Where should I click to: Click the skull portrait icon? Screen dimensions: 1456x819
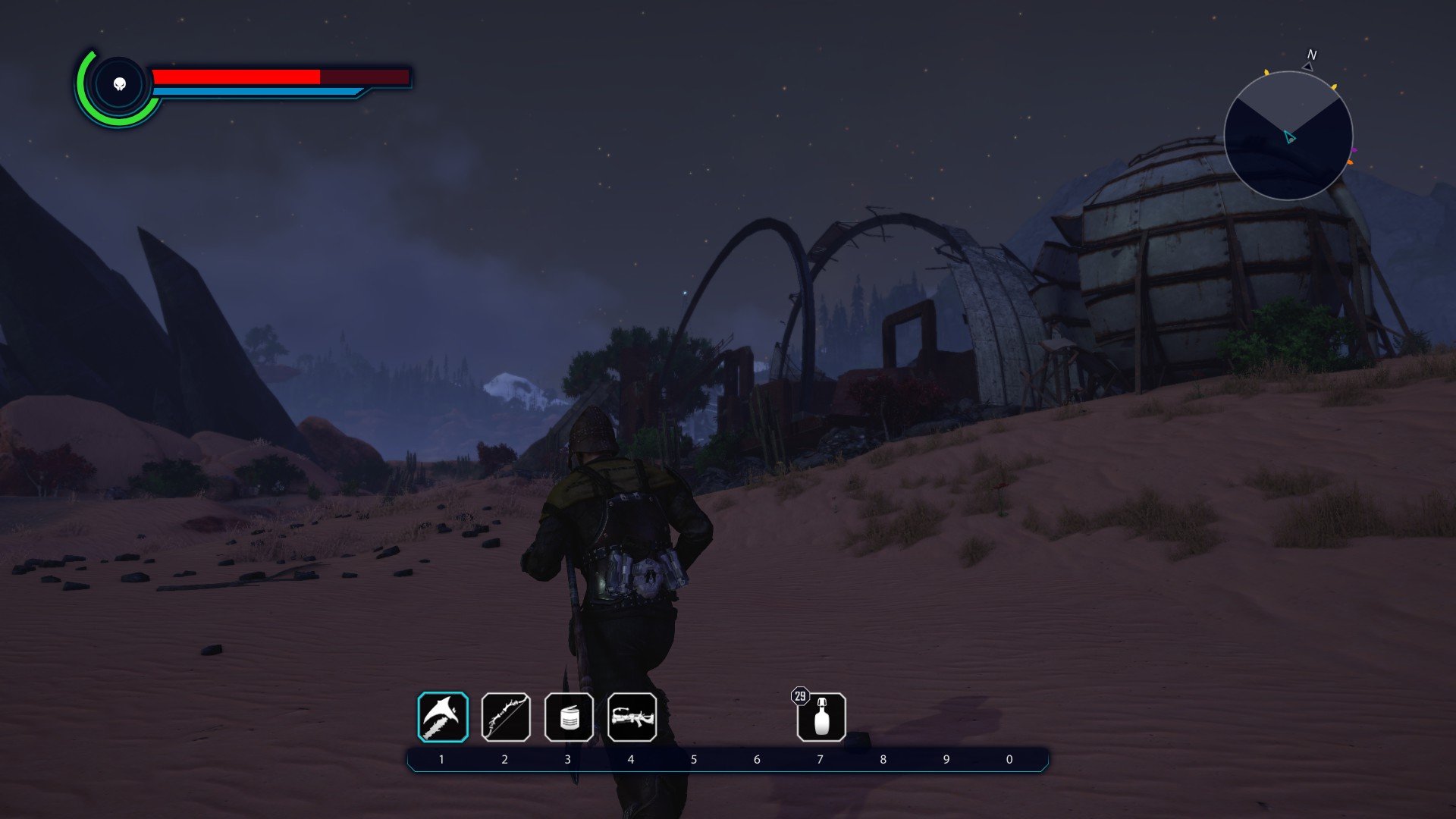[119, 84]
